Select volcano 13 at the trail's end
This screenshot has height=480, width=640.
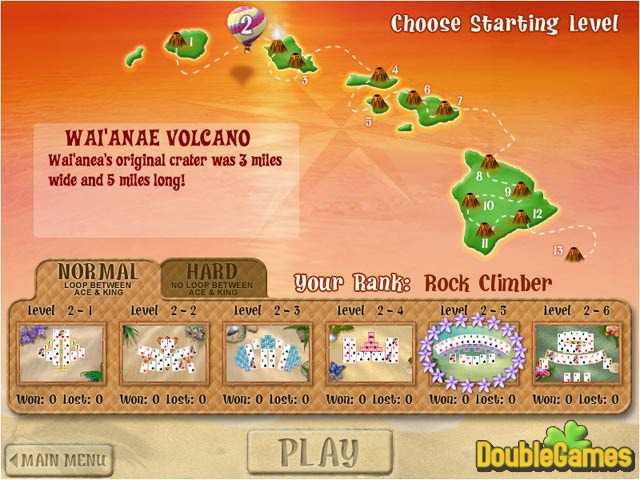click(x=573, y=254)
